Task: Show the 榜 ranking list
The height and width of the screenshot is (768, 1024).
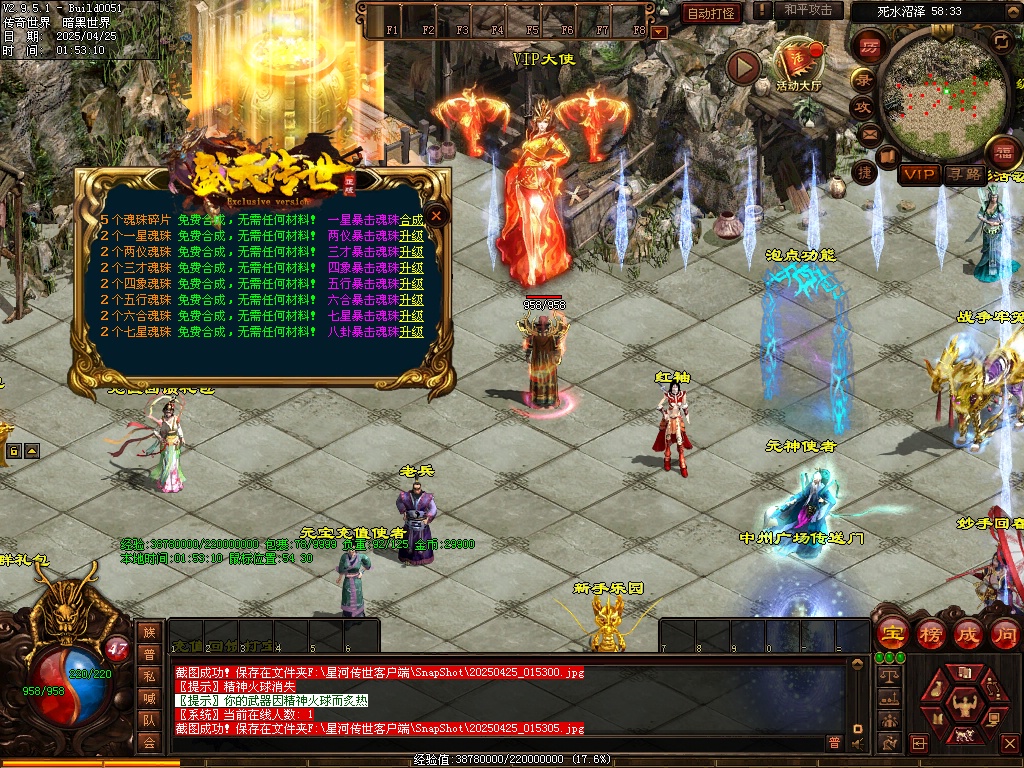Action: 931,634
